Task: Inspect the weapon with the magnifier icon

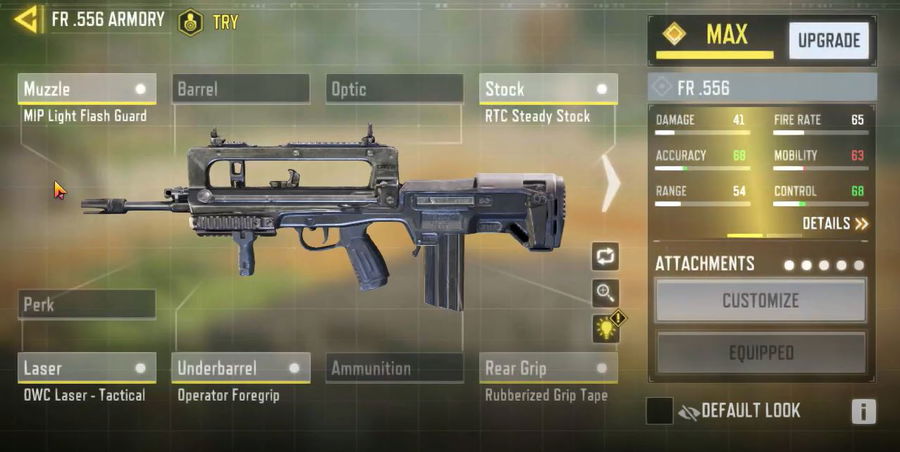Action: click(605, 293)
